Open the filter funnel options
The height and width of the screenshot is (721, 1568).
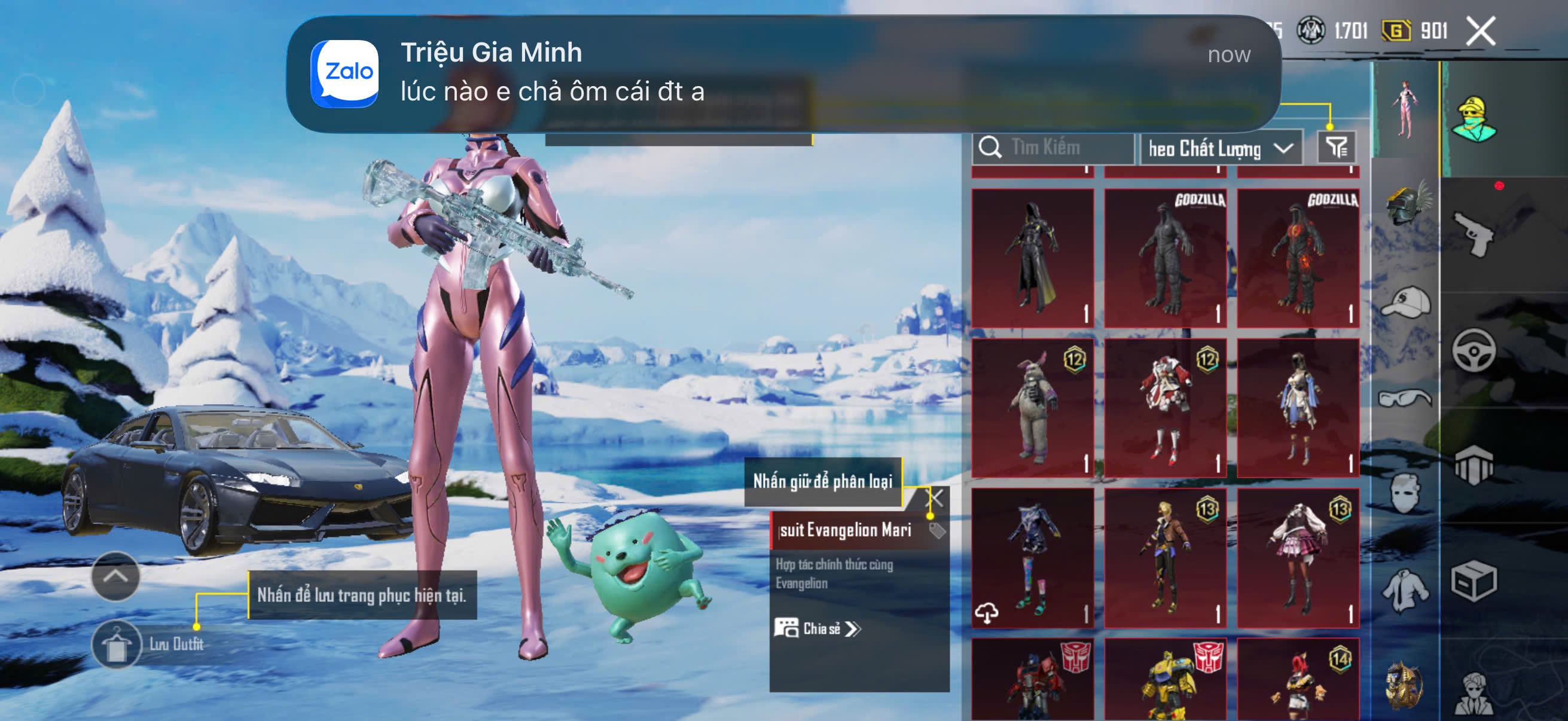[1335, 147]
